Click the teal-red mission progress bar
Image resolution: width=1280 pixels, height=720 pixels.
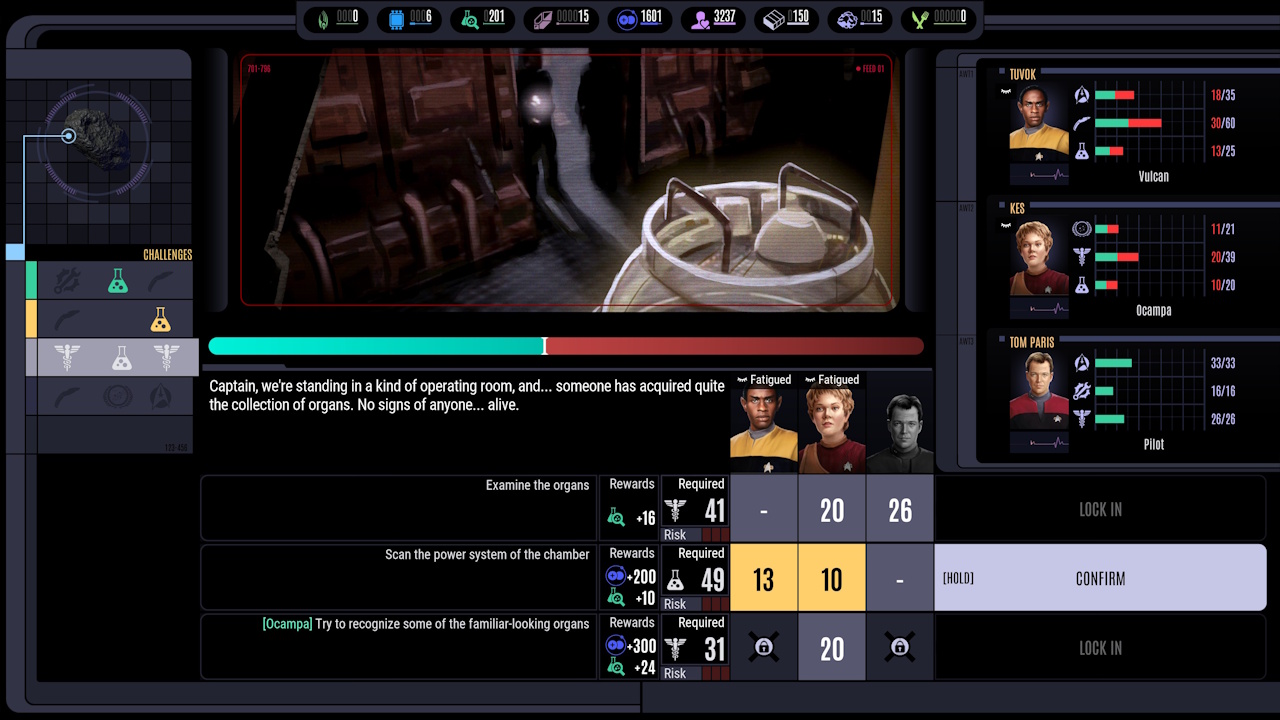pos(565,346)
